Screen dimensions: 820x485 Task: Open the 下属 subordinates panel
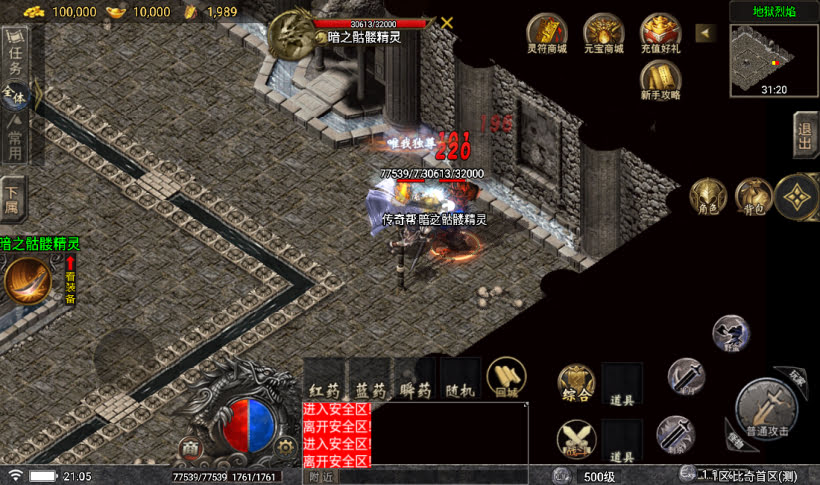pos(13,202)
